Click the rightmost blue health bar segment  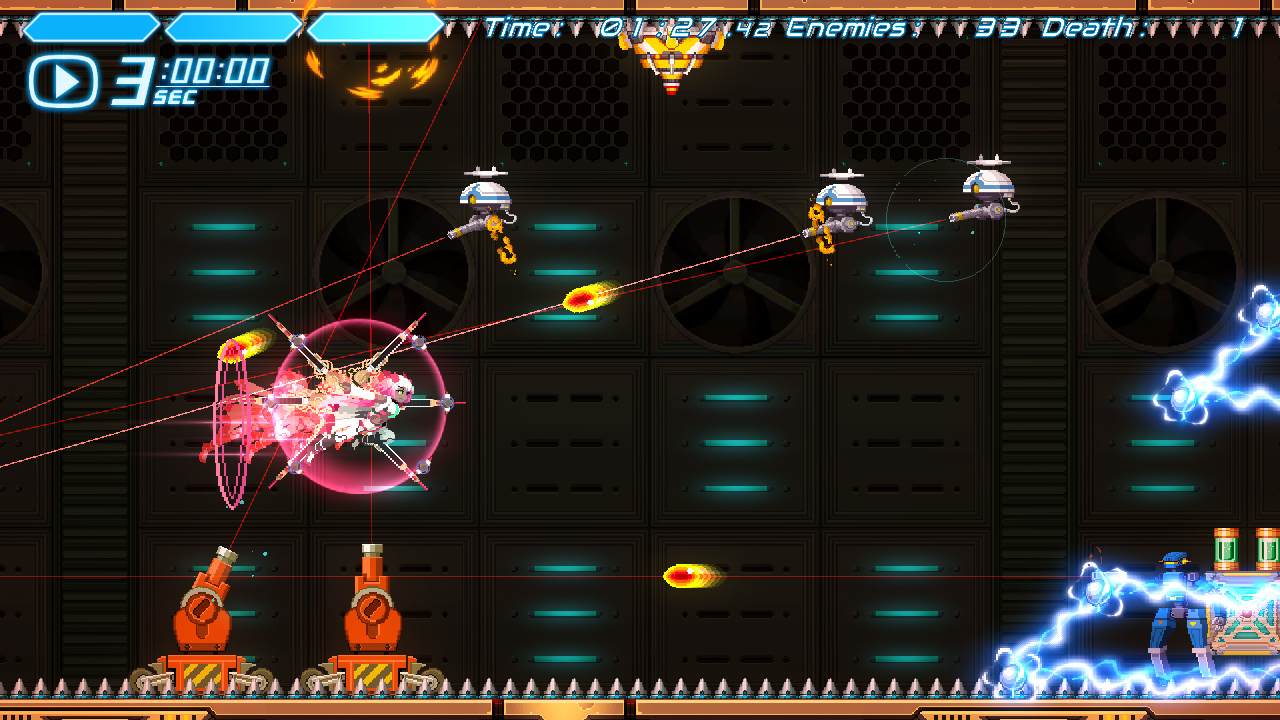[375, 25]
